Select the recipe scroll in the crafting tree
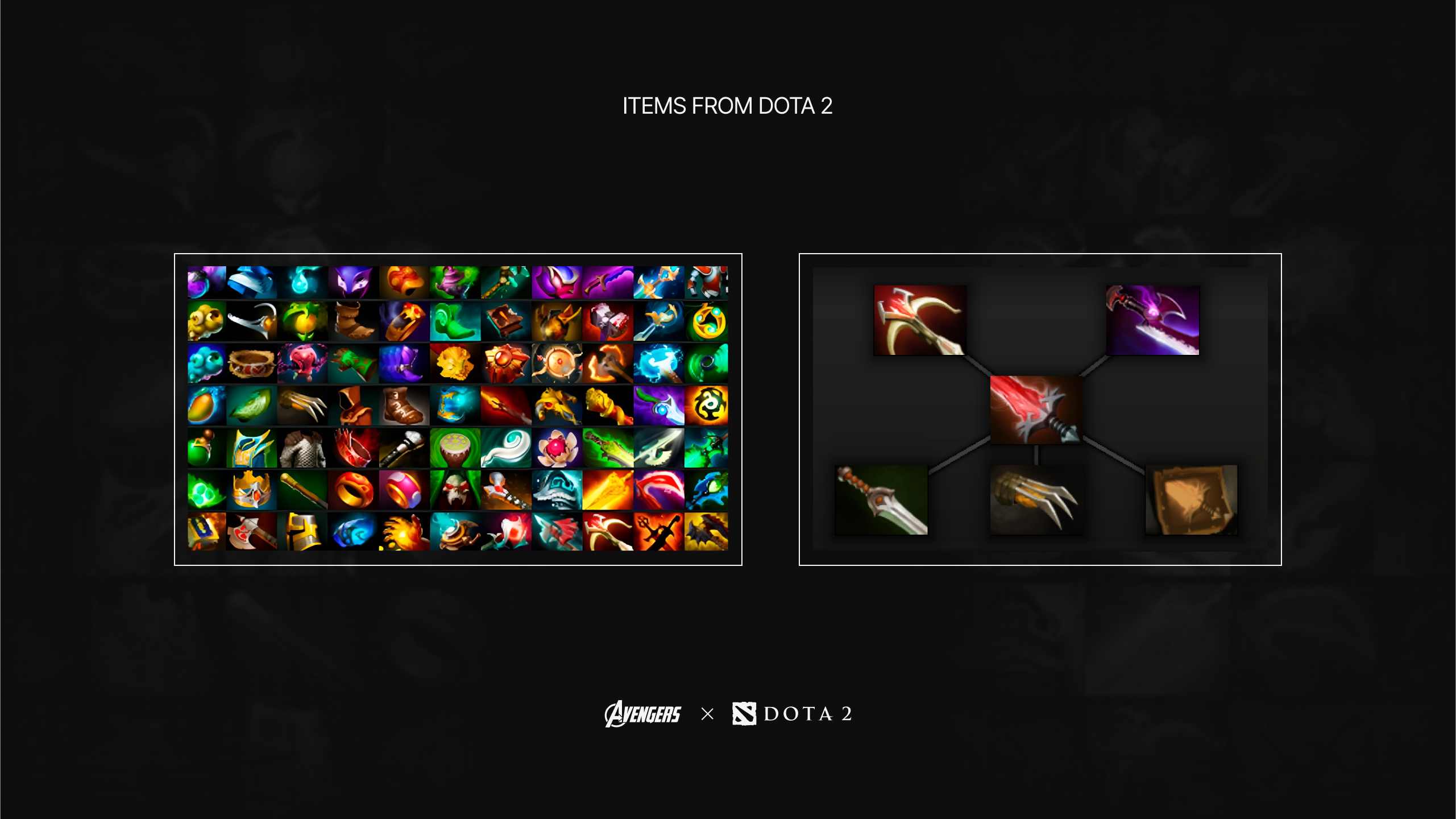 [x=1191, y=500]
